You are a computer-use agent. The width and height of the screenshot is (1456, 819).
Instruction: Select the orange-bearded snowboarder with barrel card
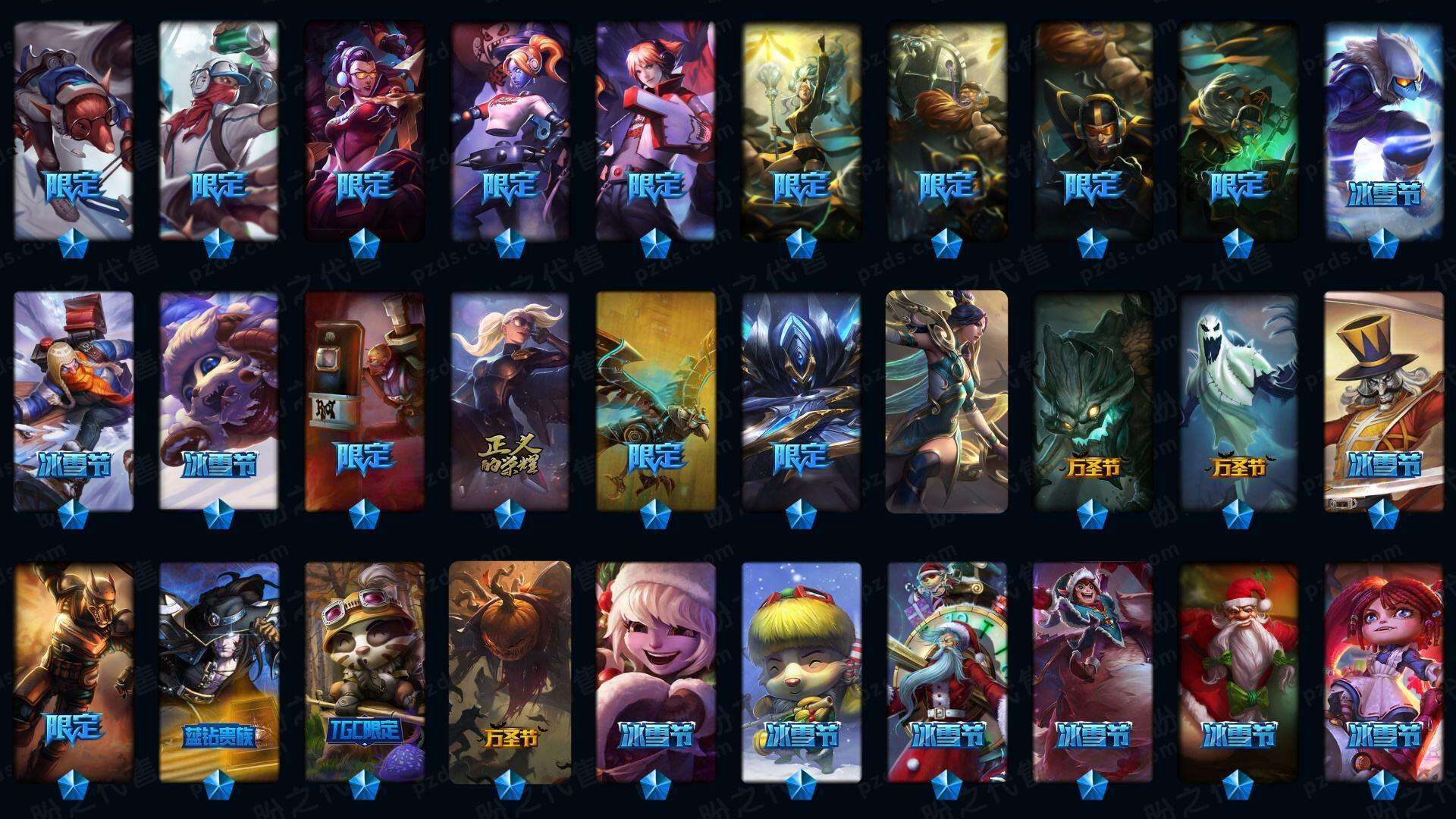74,400
